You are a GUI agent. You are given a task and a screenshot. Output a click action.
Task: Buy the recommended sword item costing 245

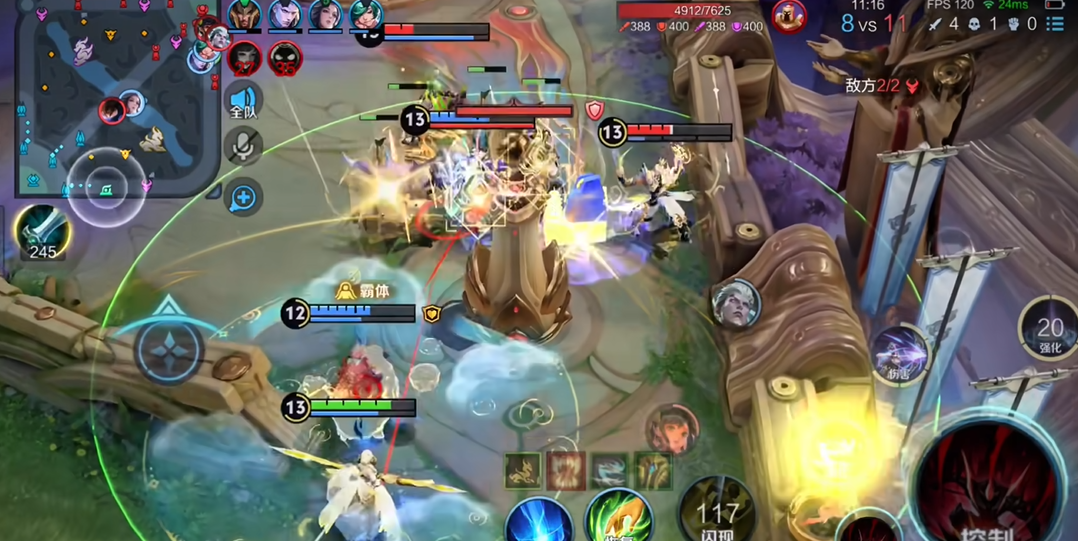[42, 230]
